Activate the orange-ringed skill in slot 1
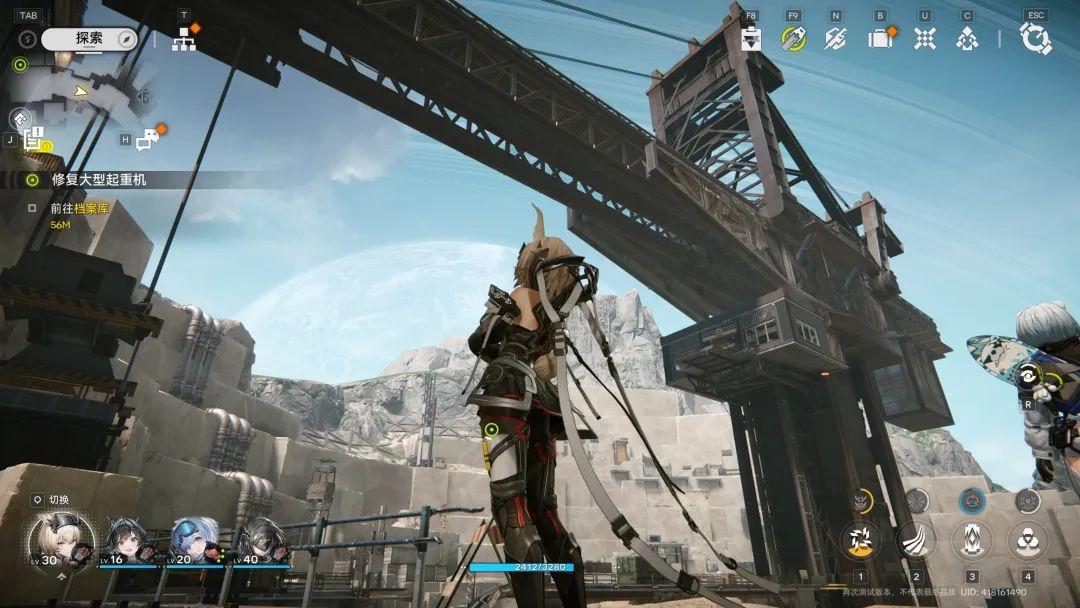This screenshot has width=1080, height=608. coord(859,540)
